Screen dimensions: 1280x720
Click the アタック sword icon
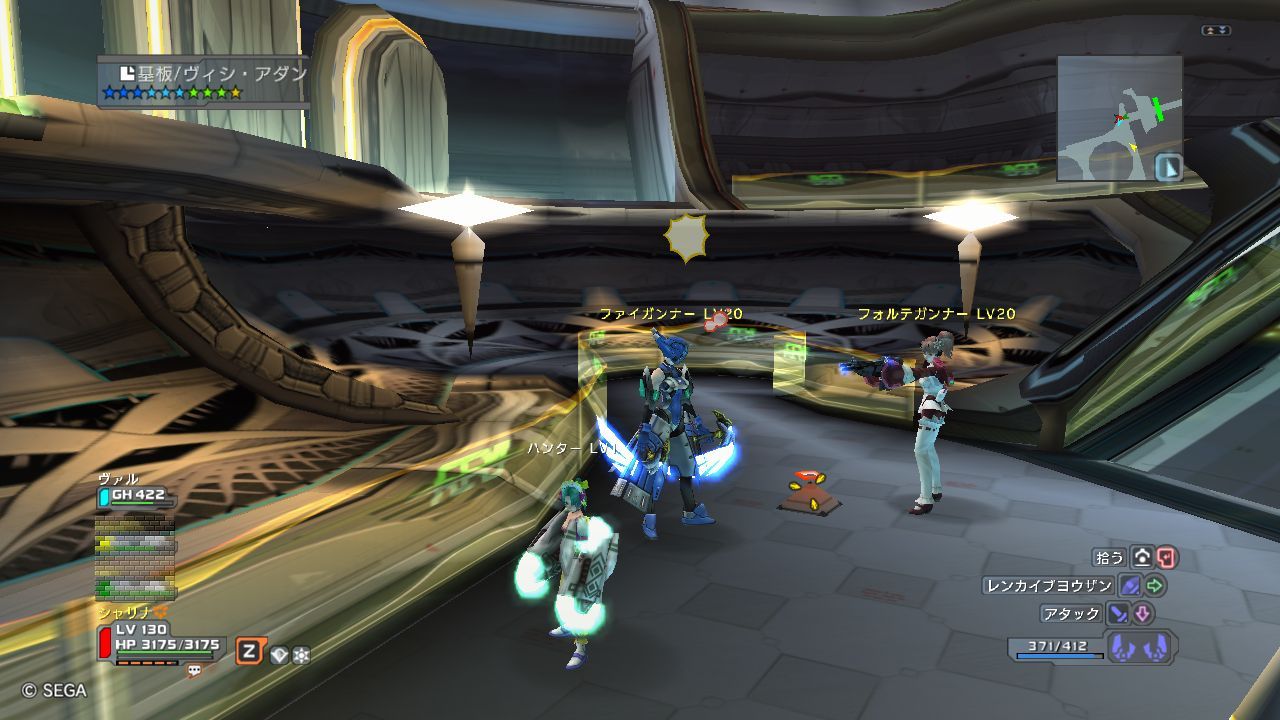tap(1118, 614)
